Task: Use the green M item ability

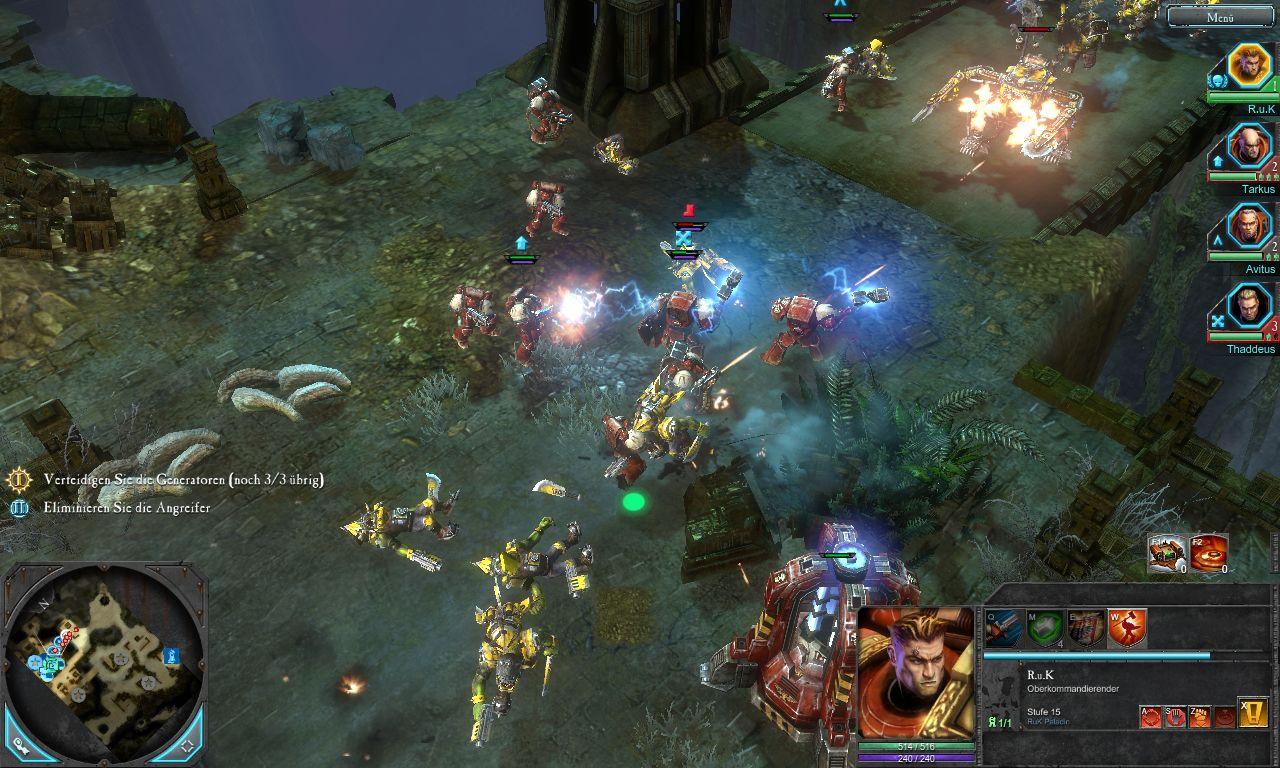Action: [x=1045, y=628]
